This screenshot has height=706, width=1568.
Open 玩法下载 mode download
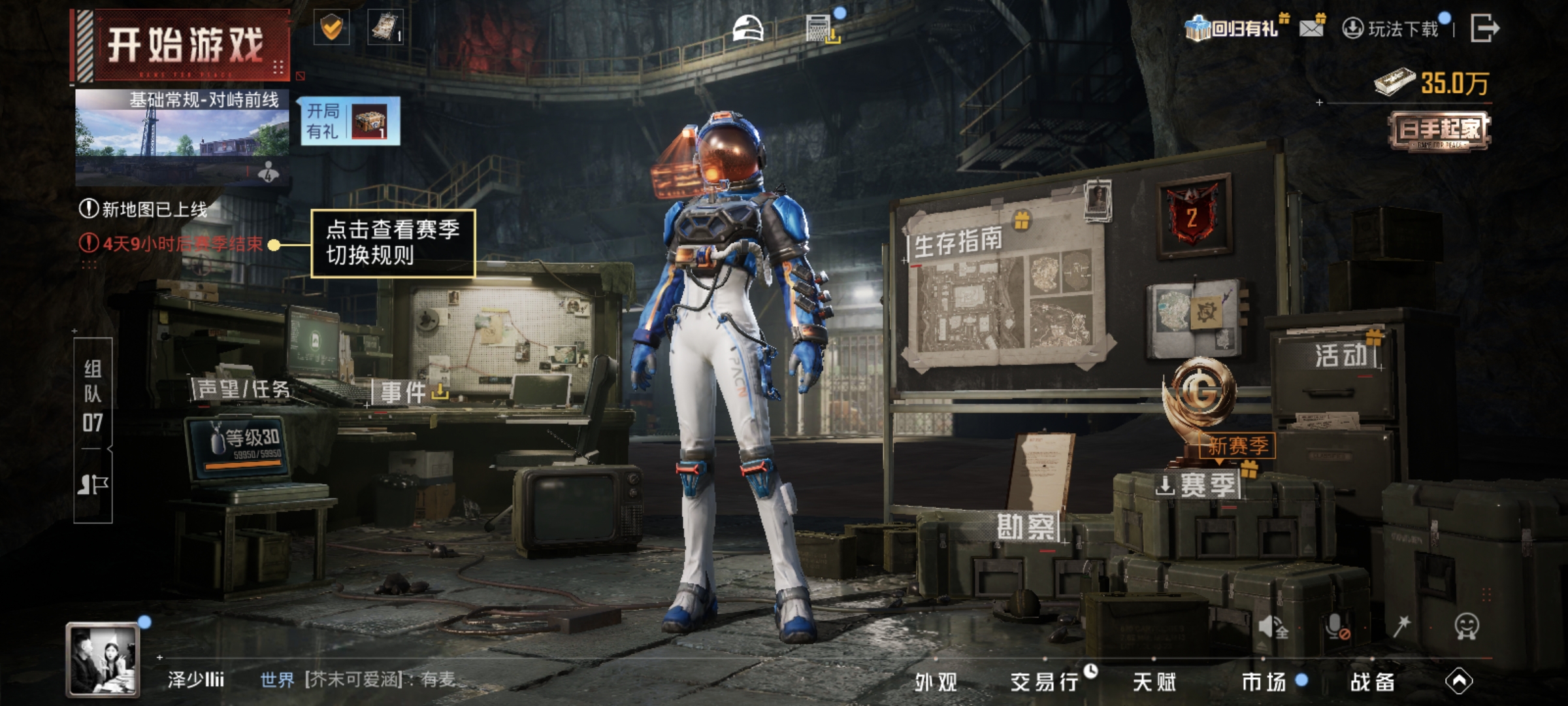click(x=1393, y=29)
